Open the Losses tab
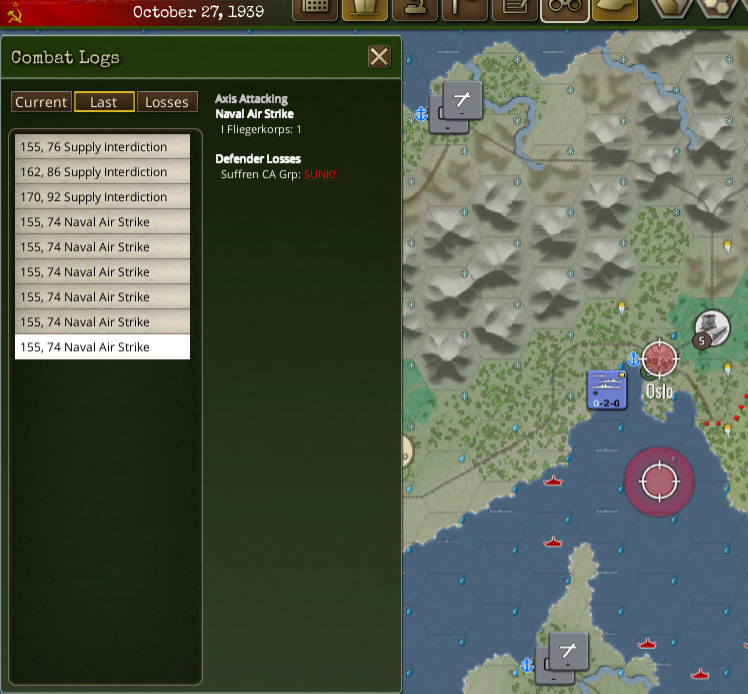The width and height of the screenshot is (748, 694). pyautogui.click(x=167, y=102)
